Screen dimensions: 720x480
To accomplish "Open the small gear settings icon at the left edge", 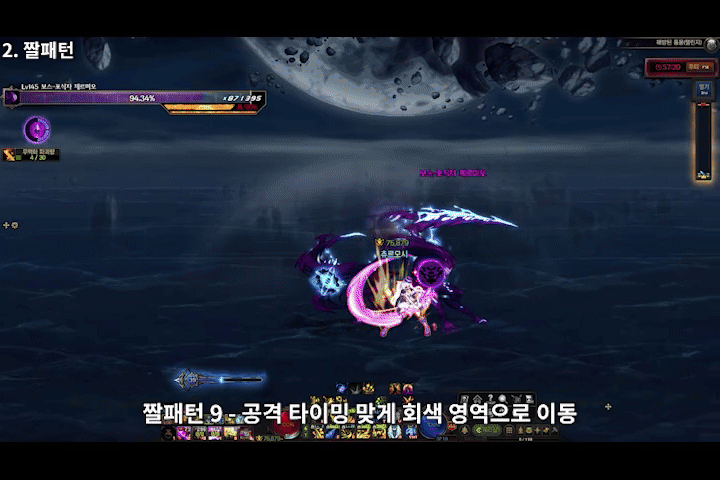I will coord(15,225).
